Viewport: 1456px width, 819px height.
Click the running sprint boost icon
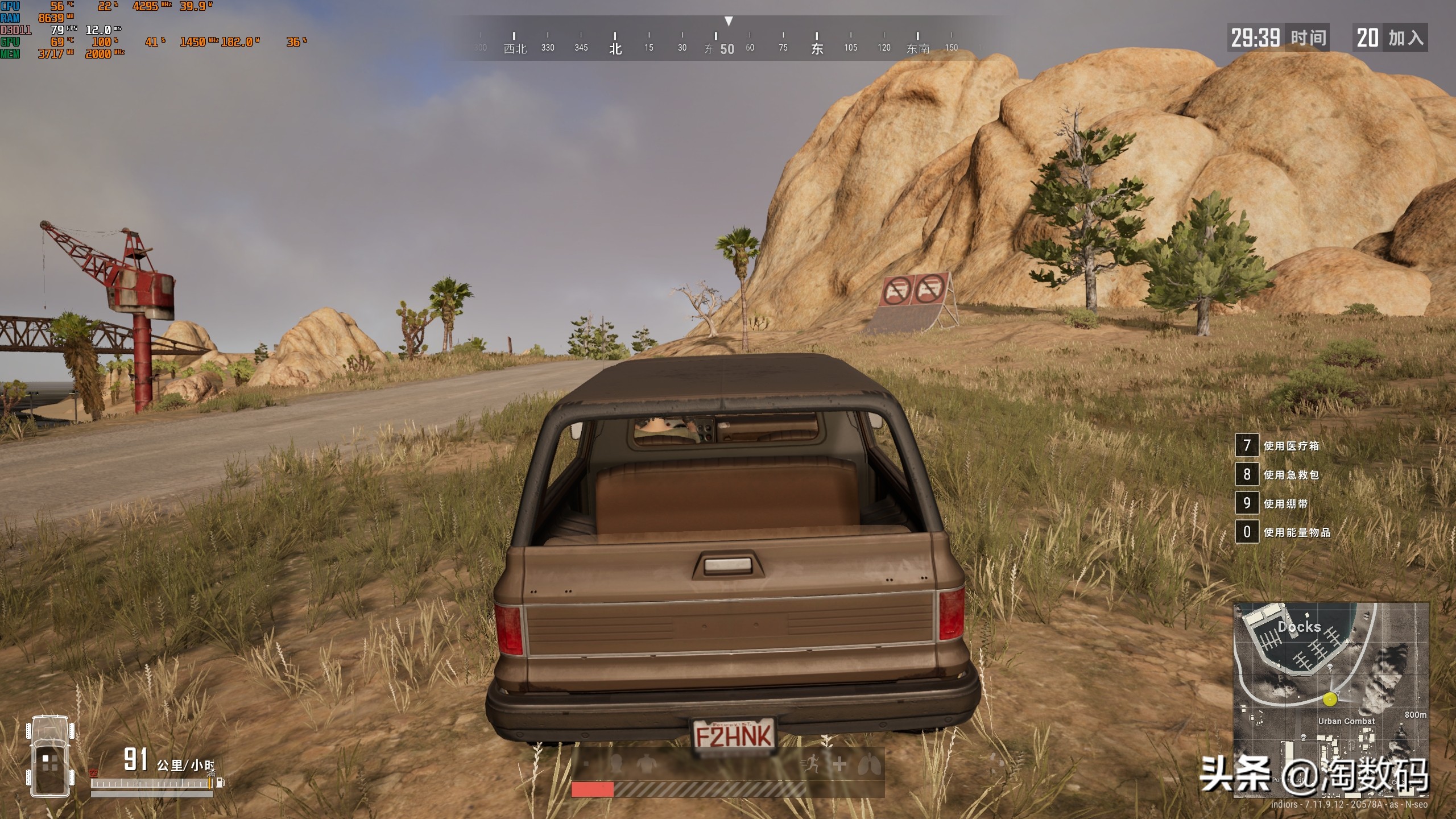tap(809, 764)
